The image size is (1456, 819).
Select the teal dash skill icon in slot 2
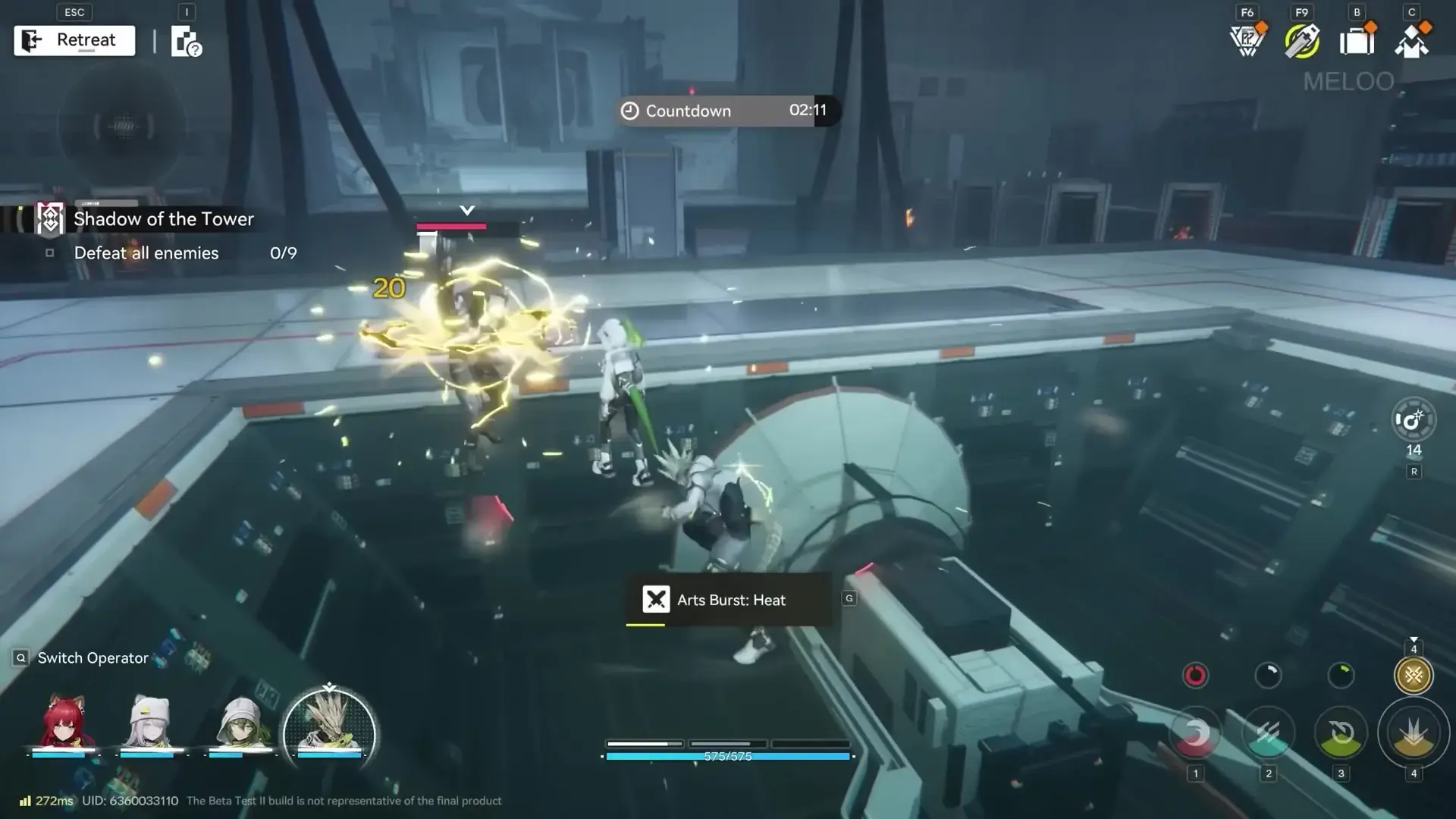(1268, 732)
